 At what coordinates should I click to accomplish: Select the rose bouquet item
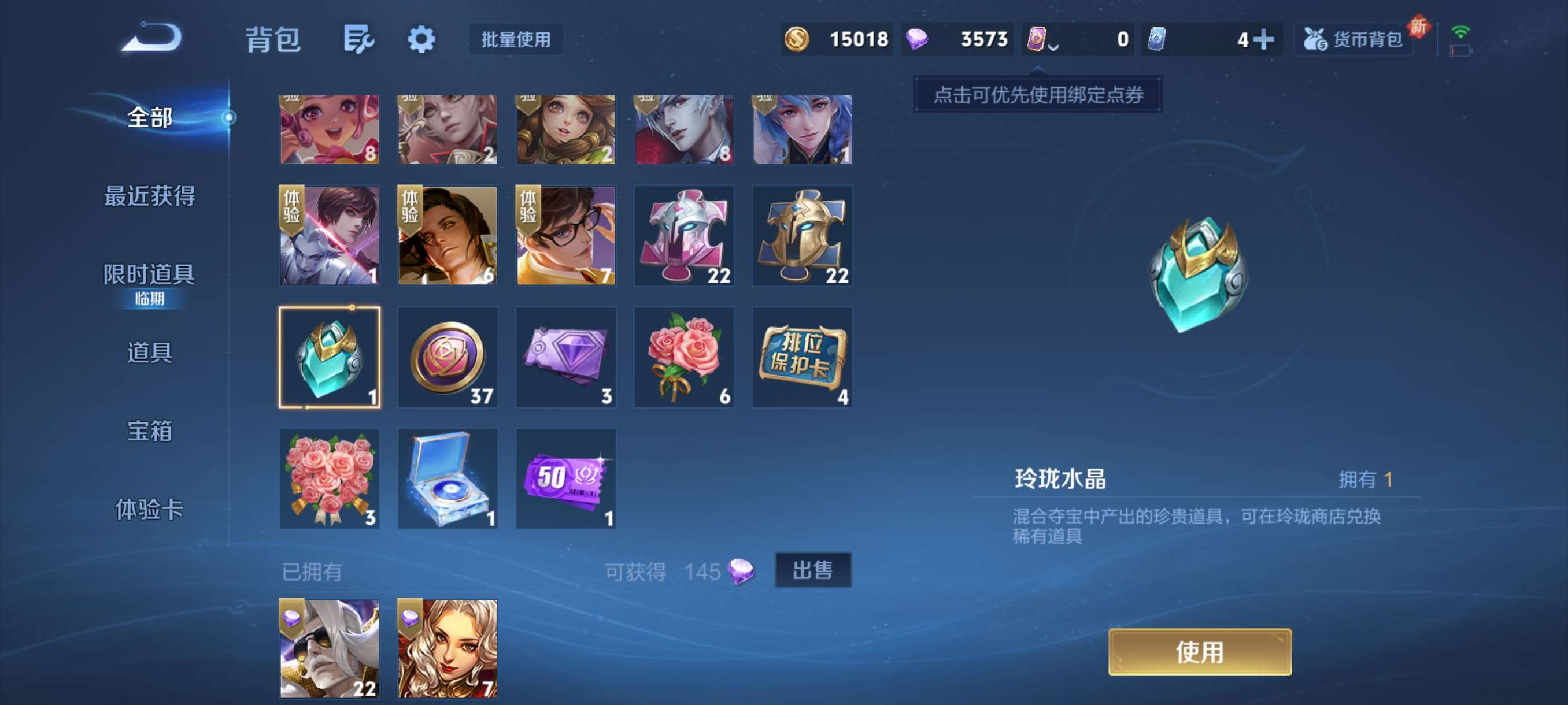(684, 357)
